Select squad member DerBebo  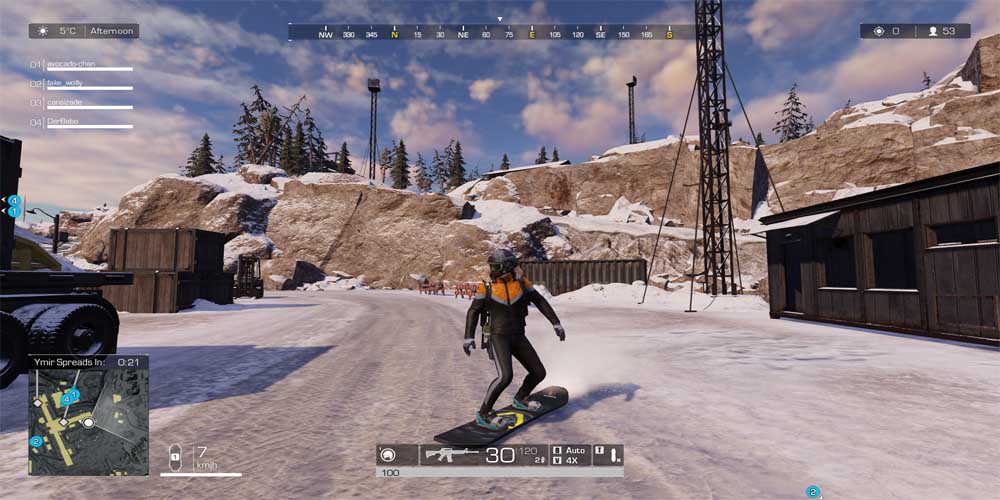click(x=78, y=122)
